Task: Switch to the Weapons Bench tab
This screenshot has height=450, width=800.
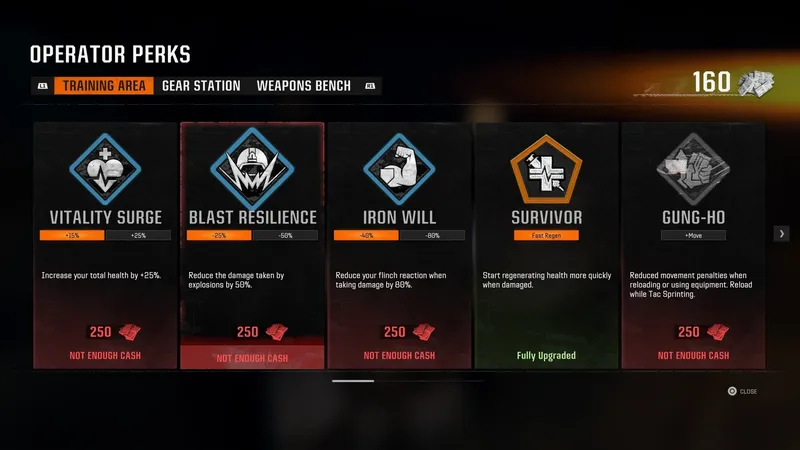Action: coord(304,86)
